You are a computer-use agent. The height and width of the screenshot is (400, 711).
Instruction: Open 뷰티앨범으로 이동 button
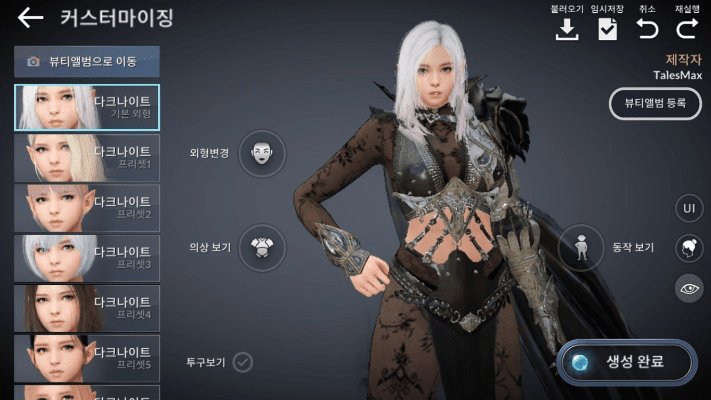coord(86,62)
